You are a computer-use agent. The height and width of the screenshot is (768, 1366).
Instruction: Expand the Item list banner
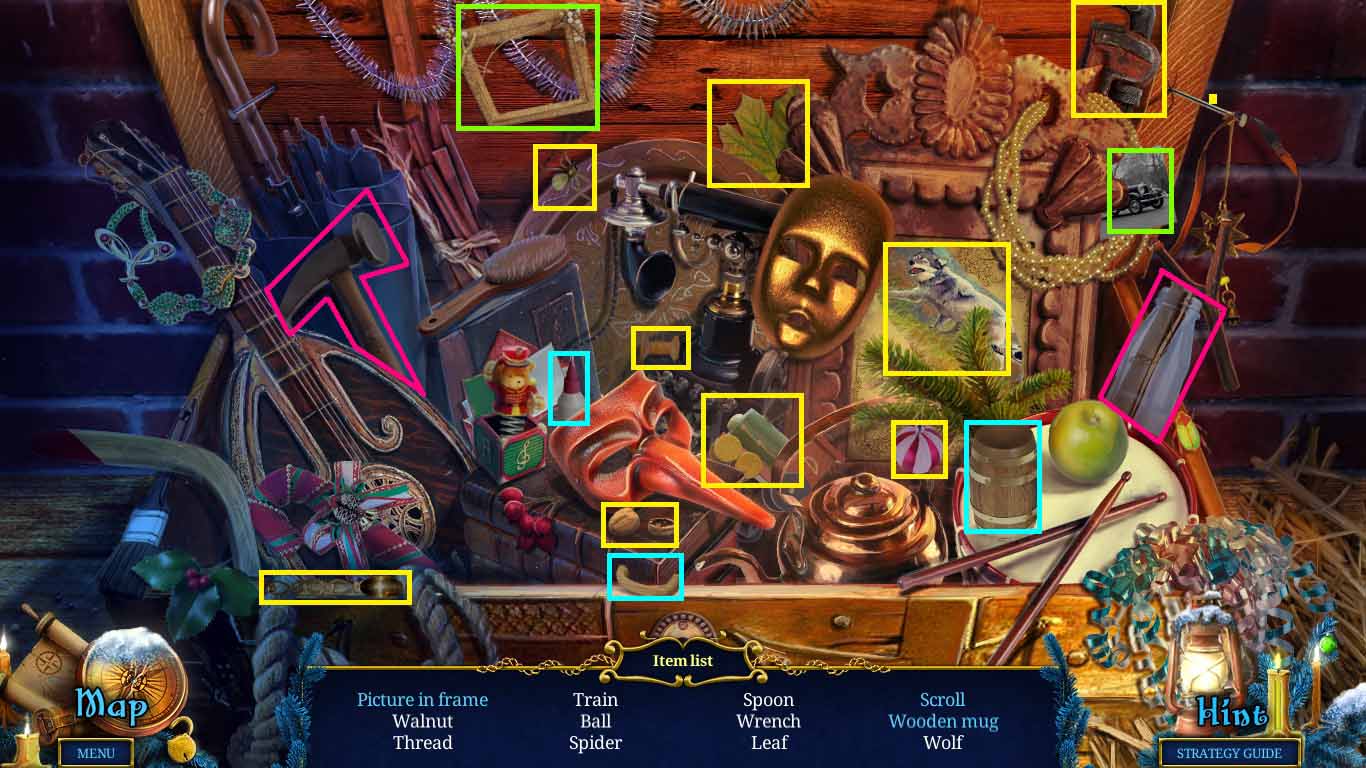click(683, 660)
